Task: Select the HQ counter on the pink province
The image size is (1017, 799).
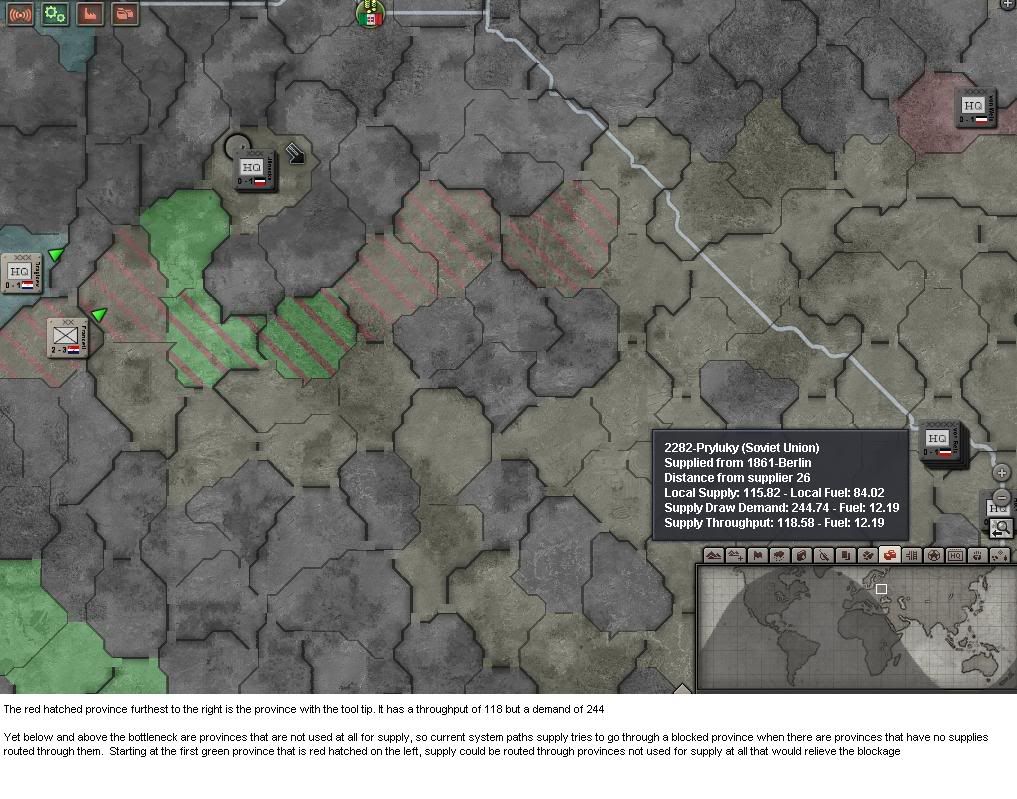Action: pyautogui.click(x=972, y=106)
